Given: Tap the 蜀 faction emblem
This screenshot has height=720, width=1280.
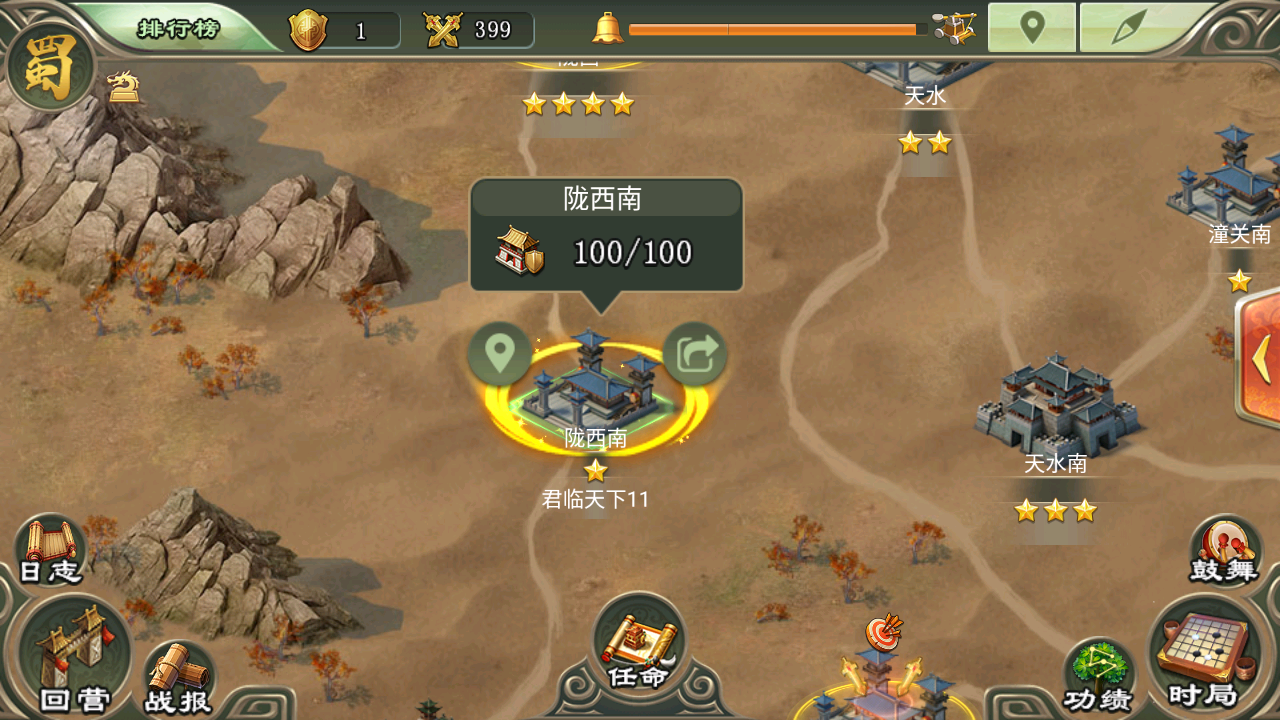Looking at the screenshot, I should pos(49,68).
